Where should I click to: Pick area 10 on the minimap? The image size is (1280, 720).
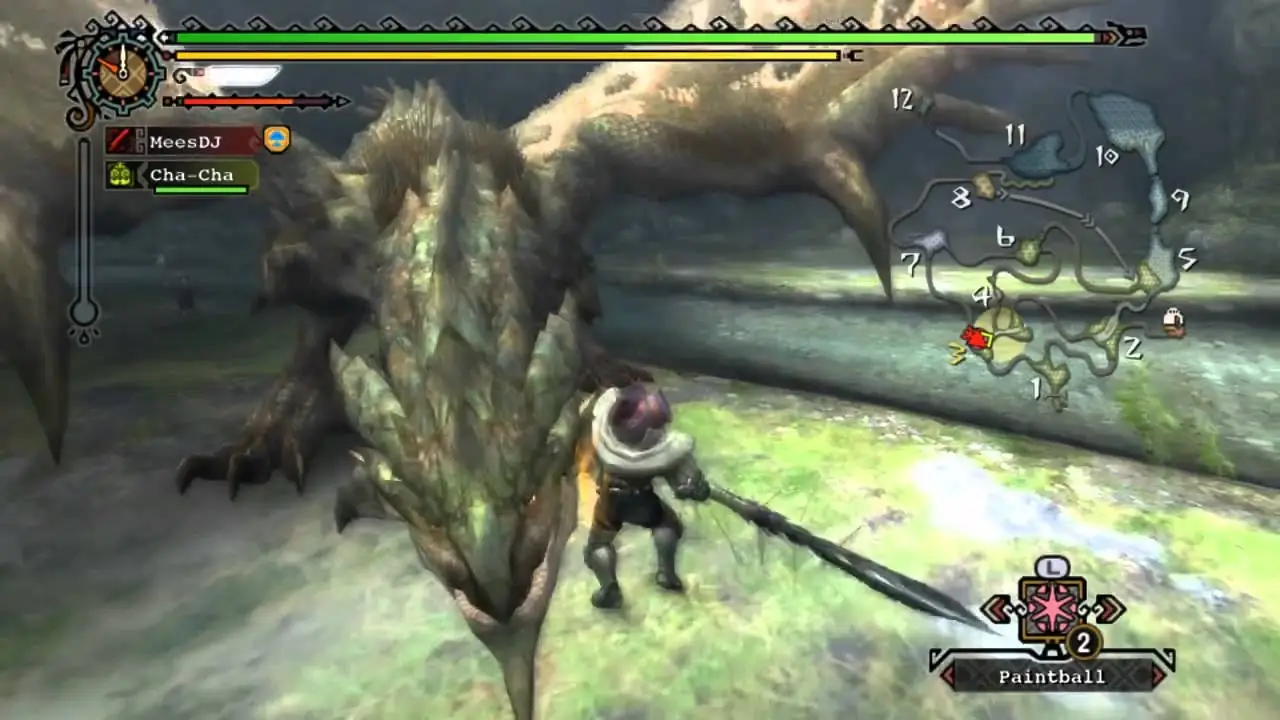pyautogui.click(x=1106, y=156)
